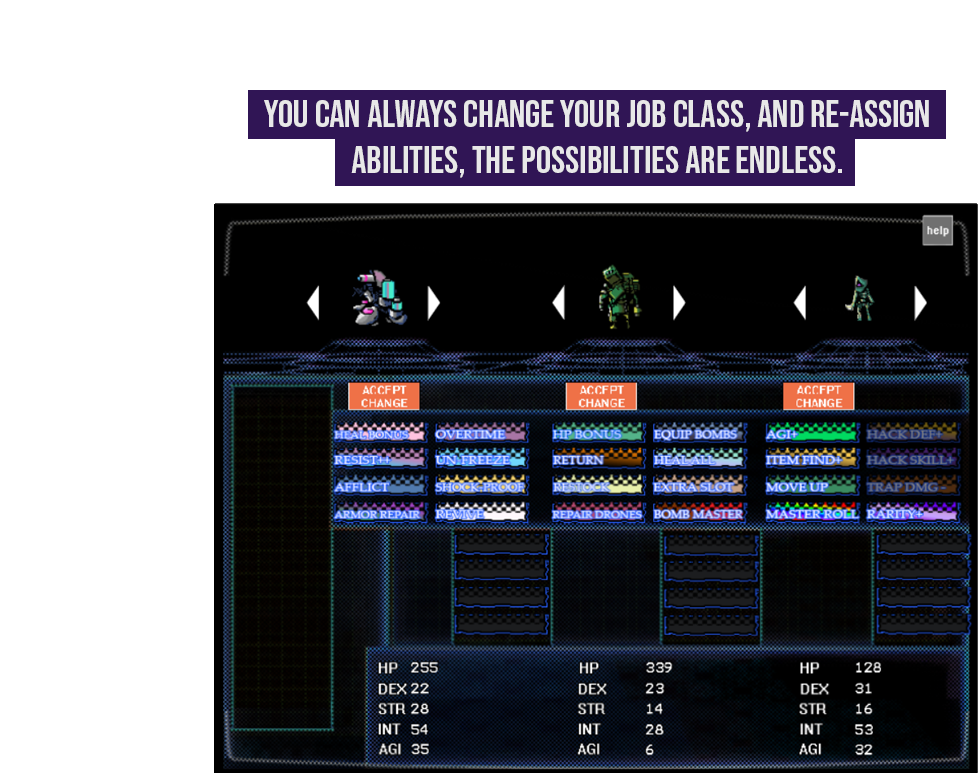Screen dimensions: 978x773
Task: Choose the Revive ability
Action: click(481, 513)
